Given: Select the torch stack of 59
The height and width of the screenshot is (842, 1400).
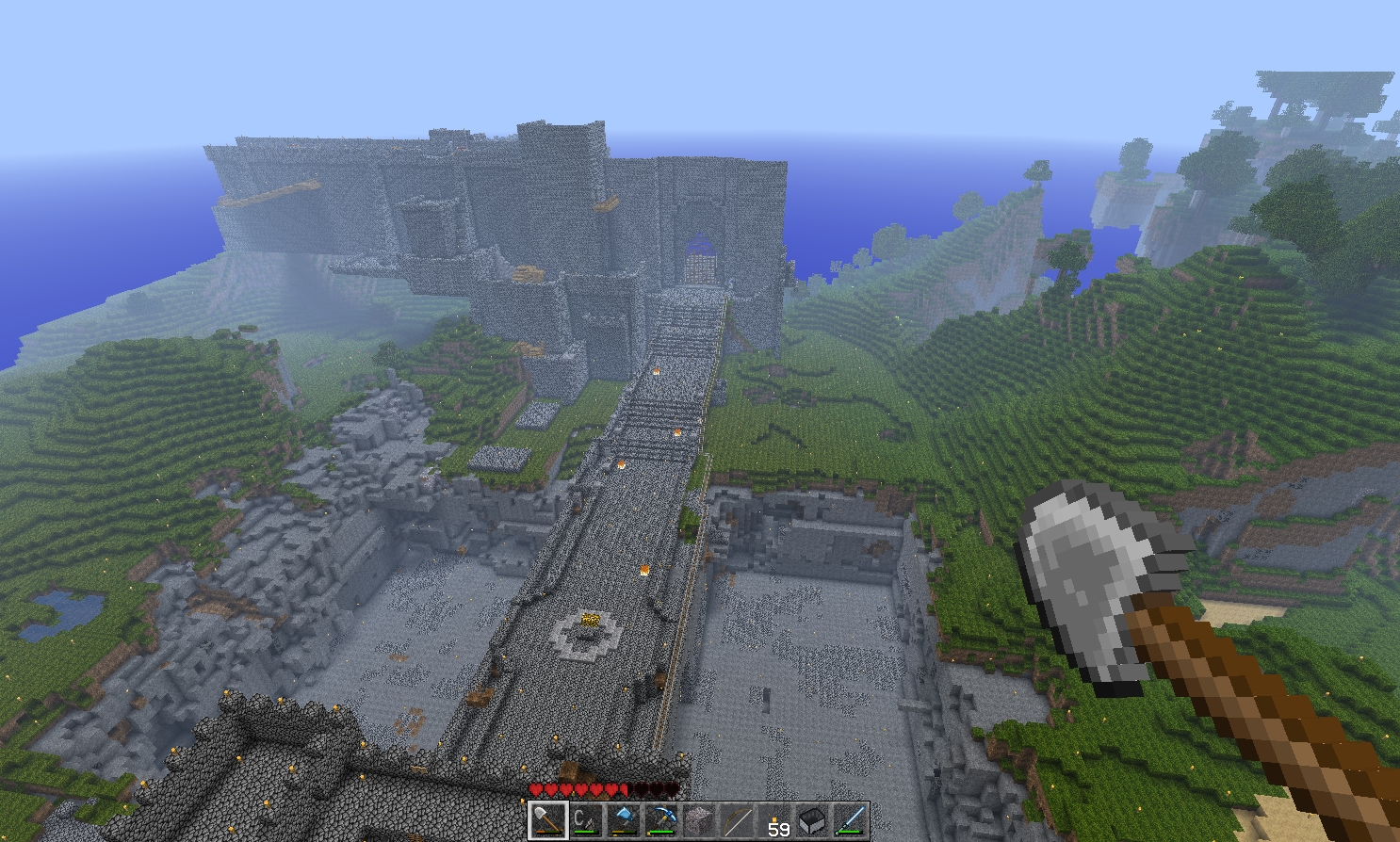Looking at the screenshot, I should [774, 820].
